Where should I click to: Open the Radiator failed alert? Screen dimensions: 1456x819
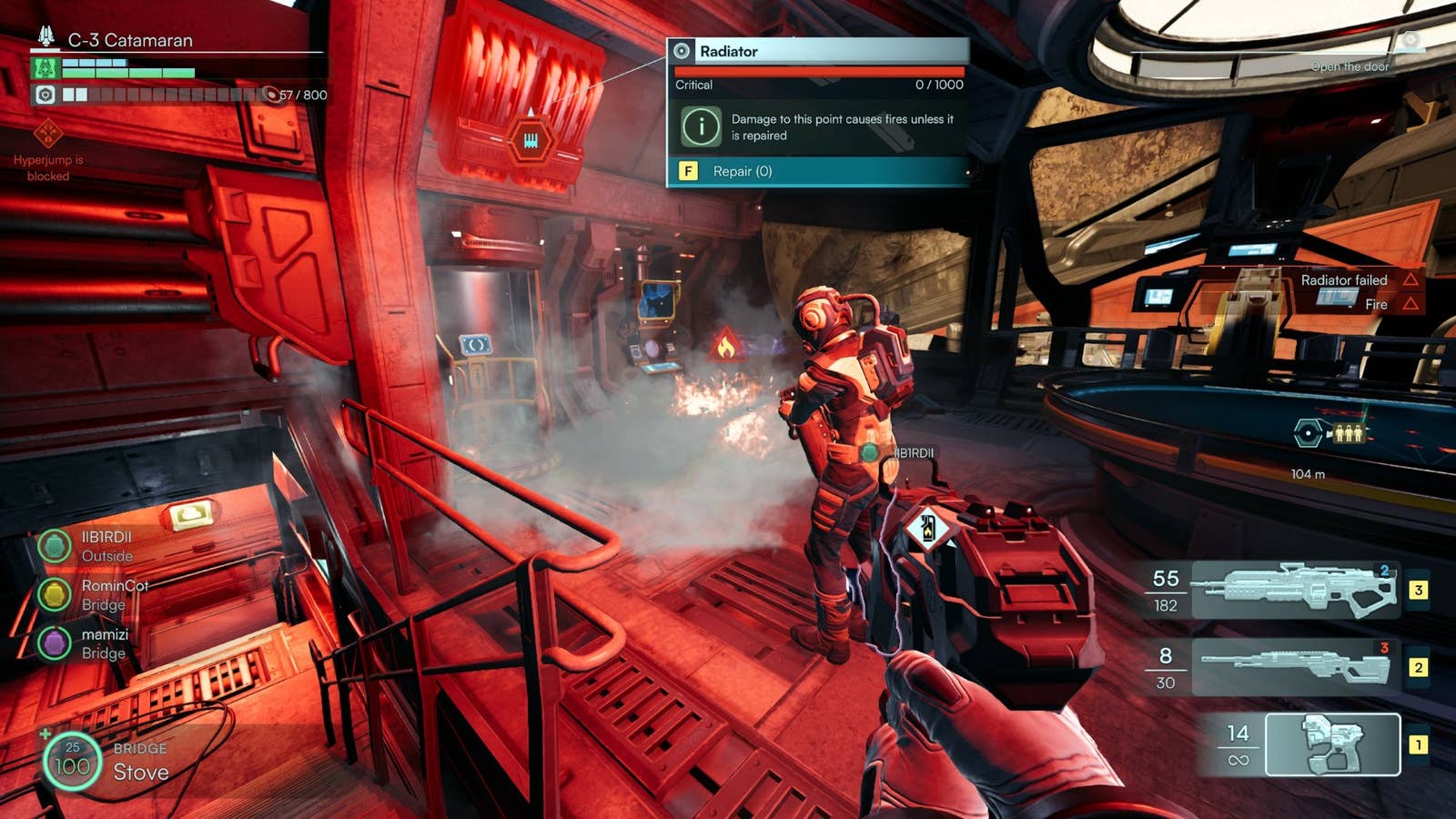click(x=1345, y=280)
